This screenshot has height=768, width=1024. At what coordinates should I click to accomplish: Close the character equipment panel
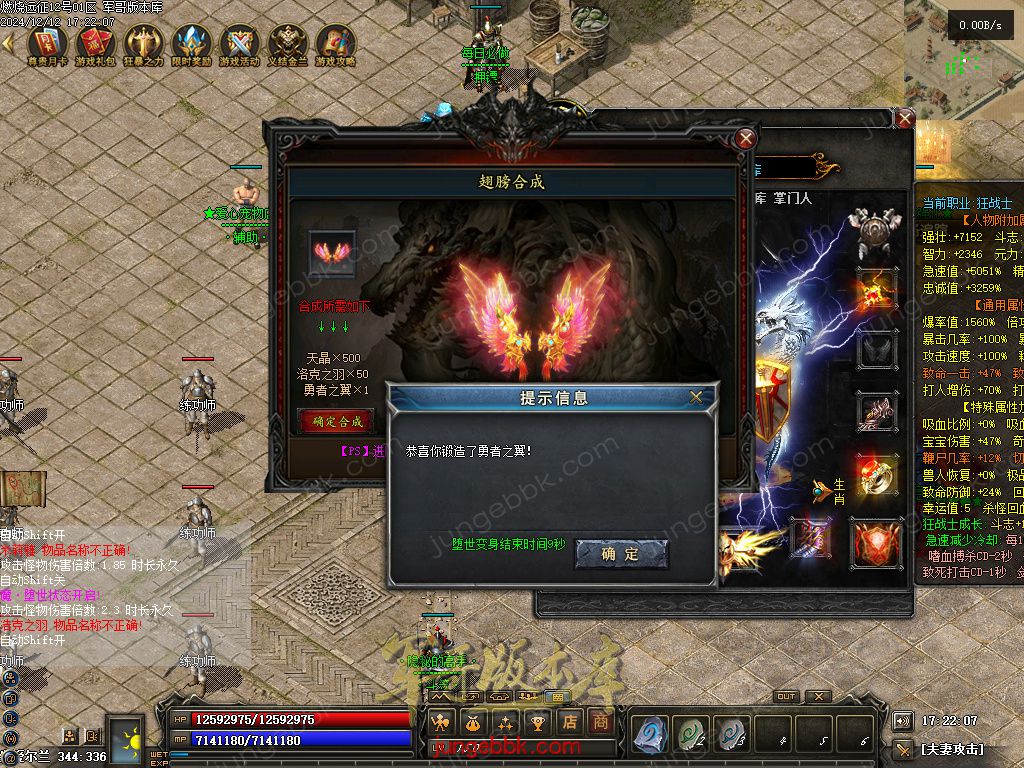point(904,119)
